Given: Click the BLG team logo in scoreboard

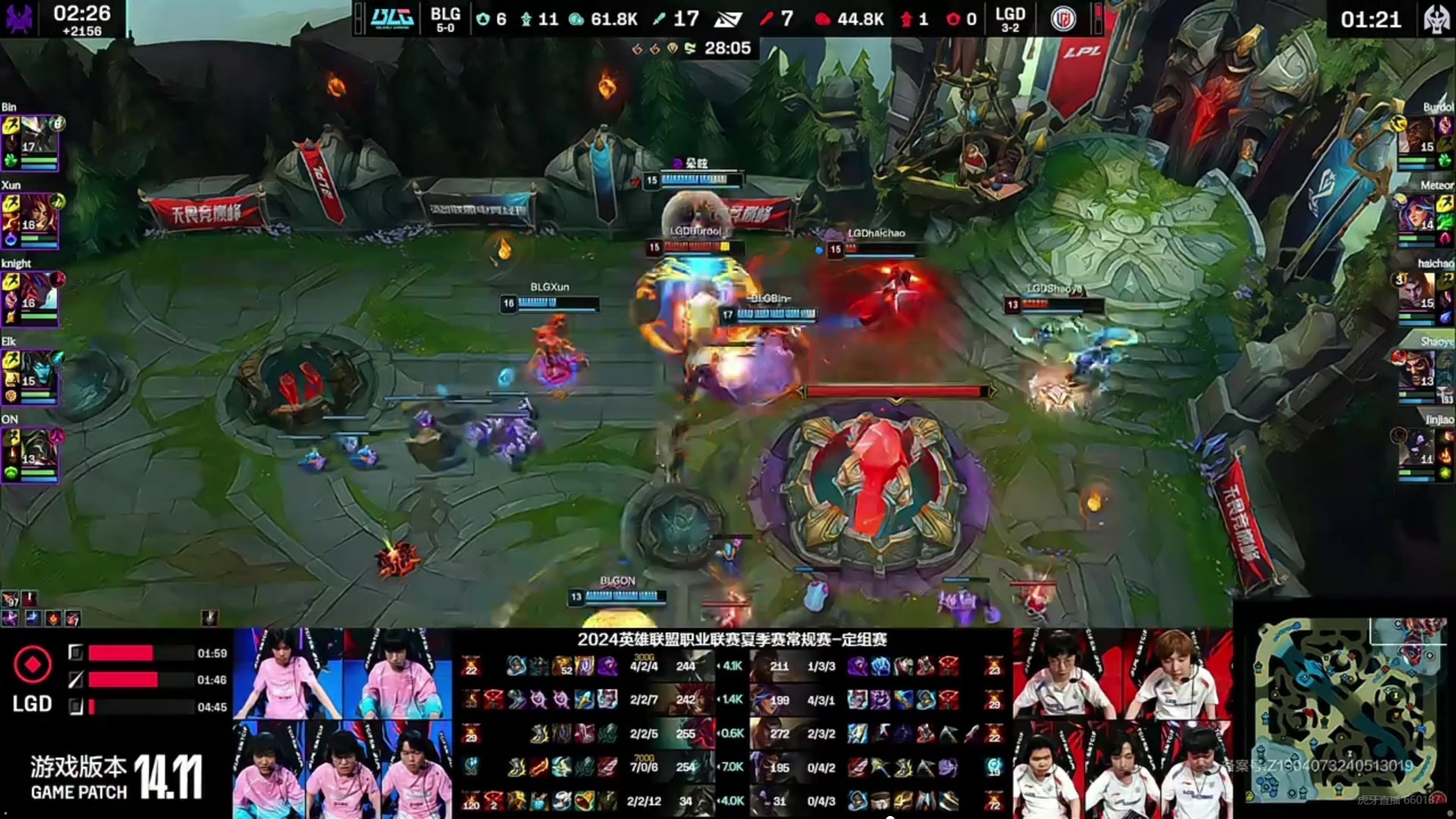Looking at the screenshot, I should point(392,18).
